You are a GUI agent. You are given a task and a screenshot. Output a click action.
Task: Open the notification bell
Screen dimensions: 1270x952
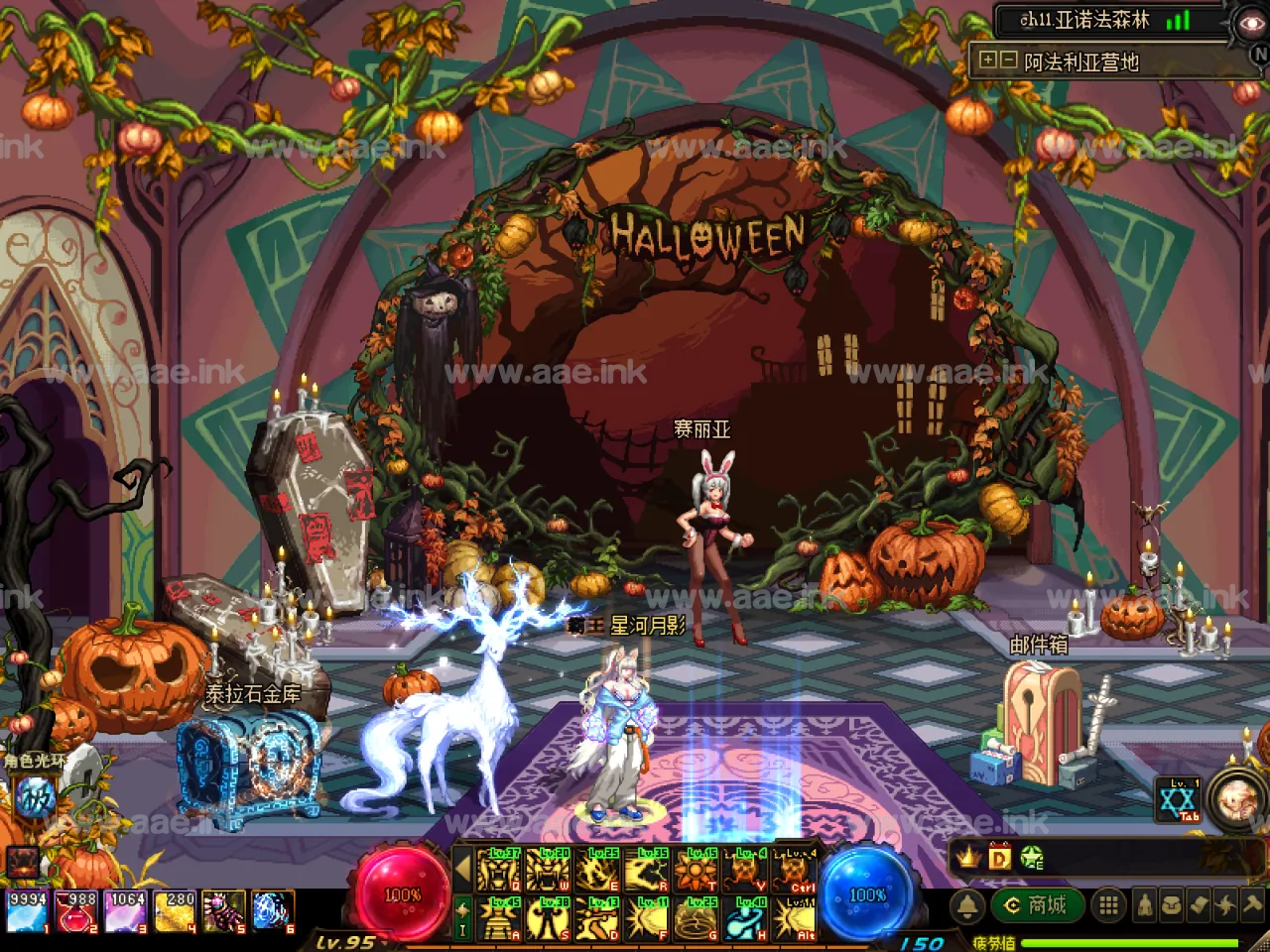tap(967, 905)
